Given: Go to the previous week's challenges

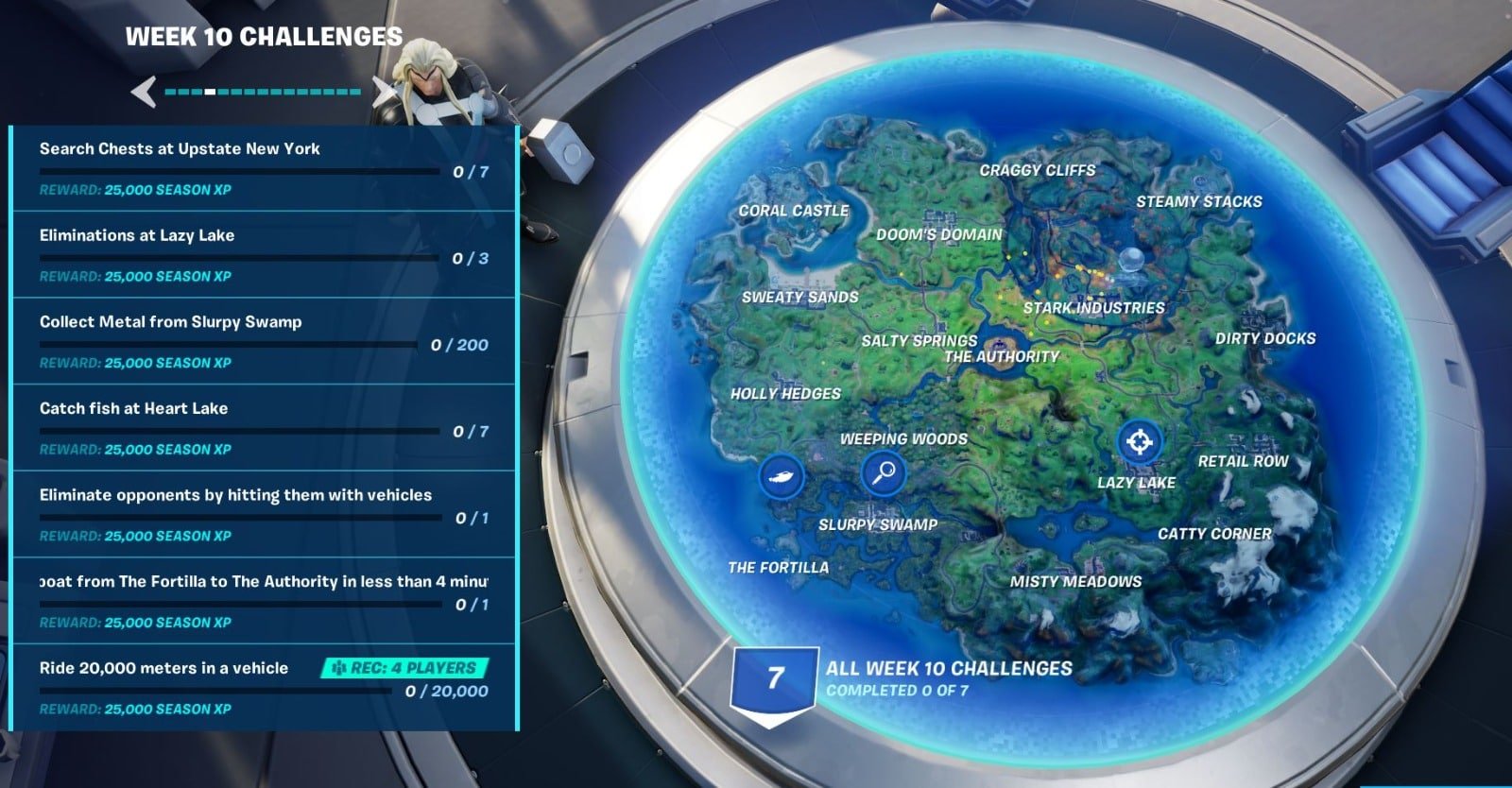Looking at the screenshot, I should click(144, 92).
